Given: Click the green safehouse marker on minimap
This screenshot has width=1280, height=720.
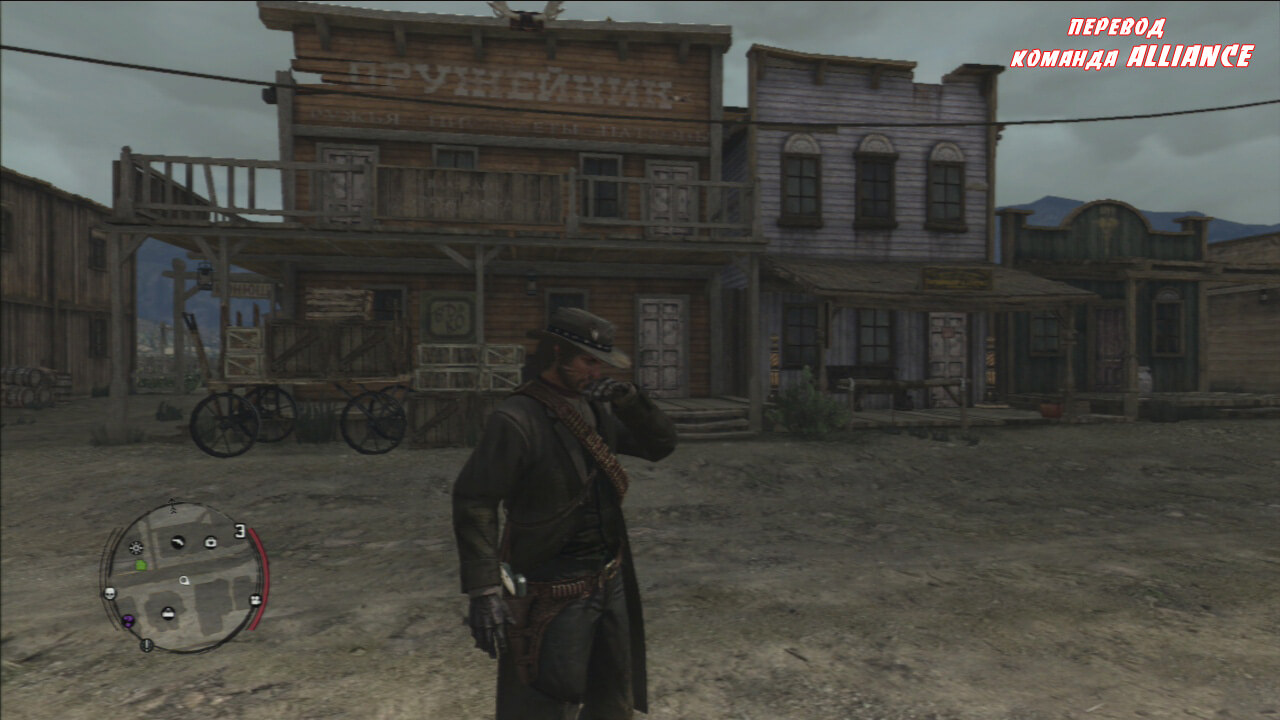Looking at the screenshot, I should pos(141,565).
